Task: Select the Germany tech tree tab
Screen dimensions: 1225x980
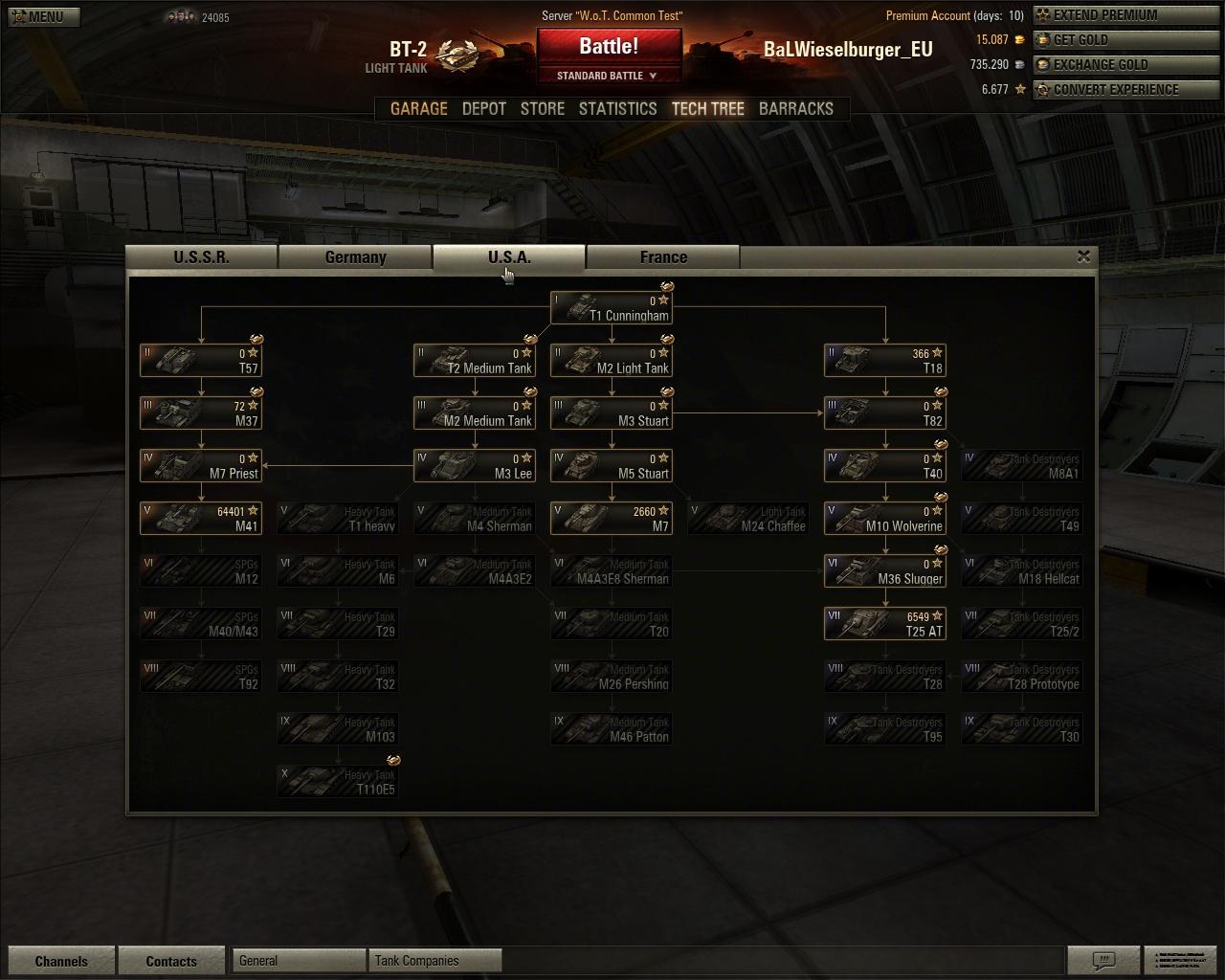Action: [355, 257]
